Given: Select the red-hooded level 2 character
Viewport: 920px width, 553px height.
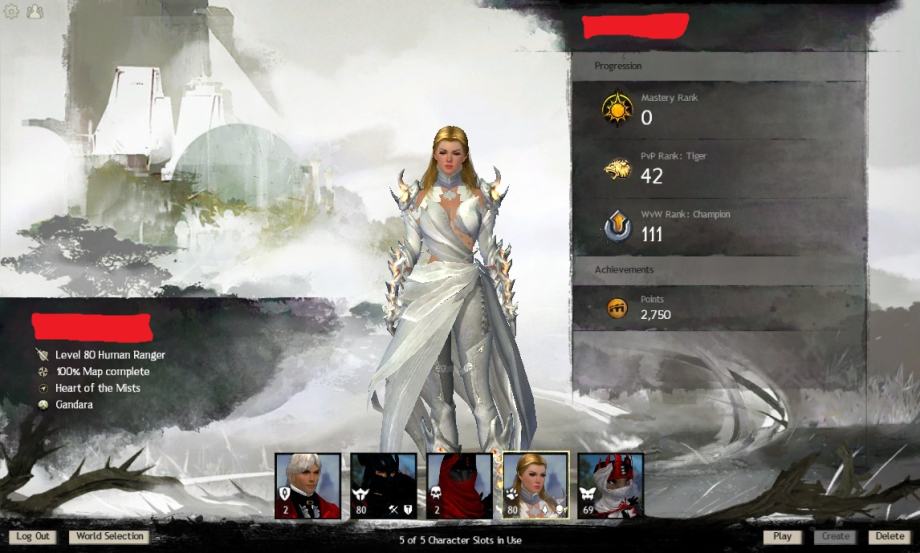Looking at the screenshot, I should [x=459, y=486].
